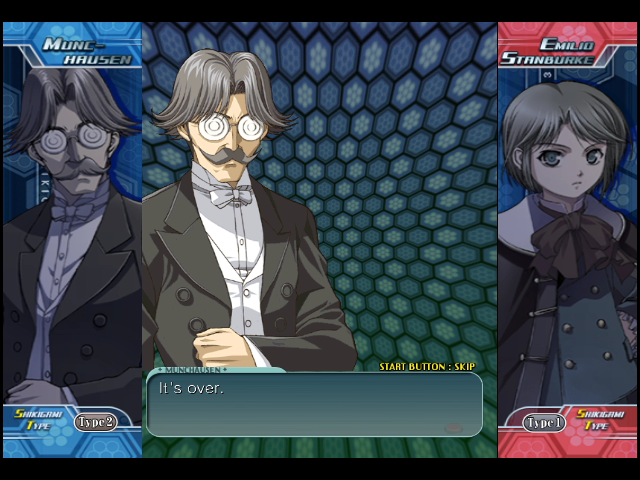The image size is (640, 480).
Task: Select Munchausen's Type 2 shikigami badge
Action: coord(95,422)
